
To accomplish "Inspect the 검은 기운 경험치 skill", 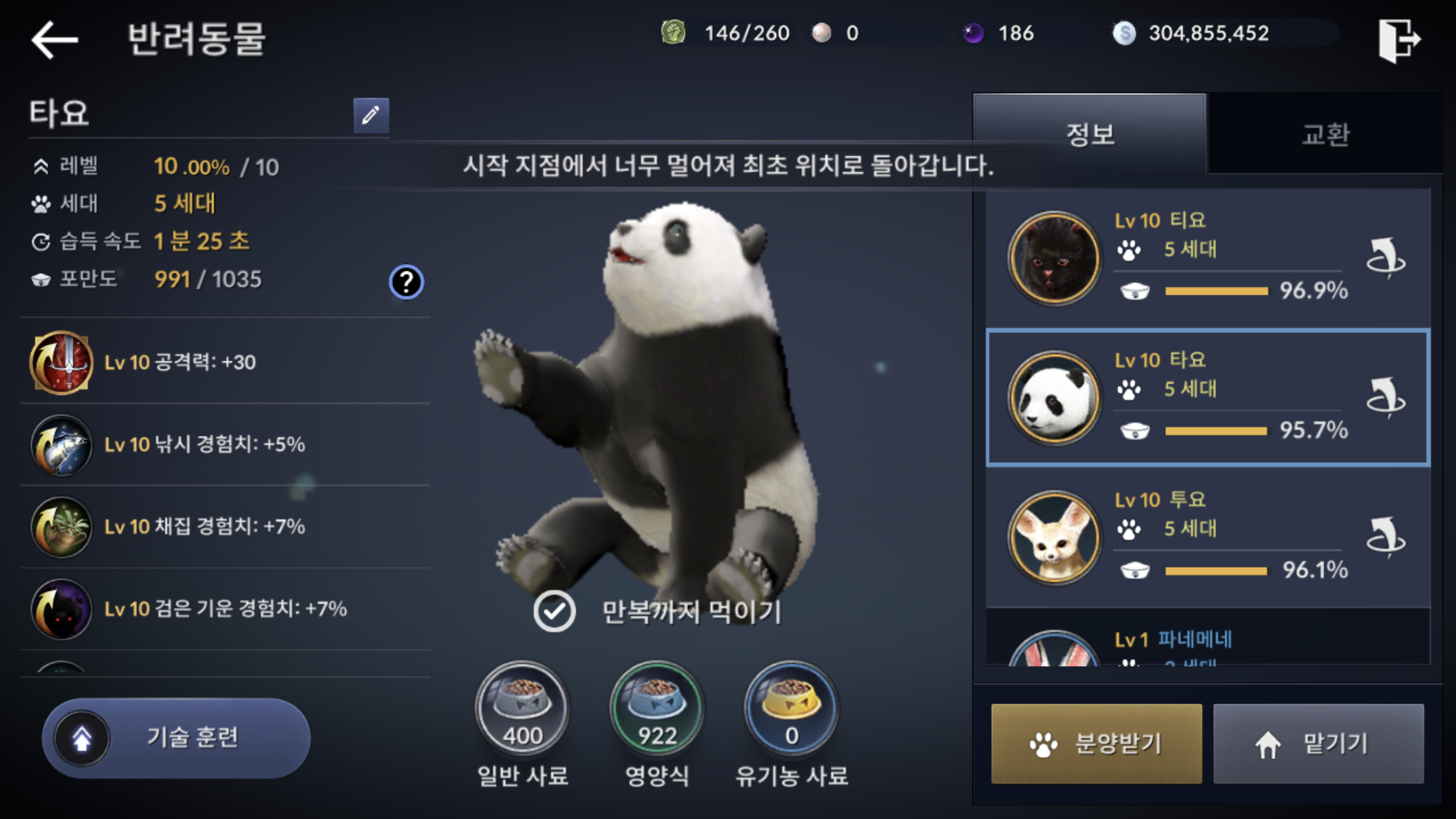I will point(61,609).
